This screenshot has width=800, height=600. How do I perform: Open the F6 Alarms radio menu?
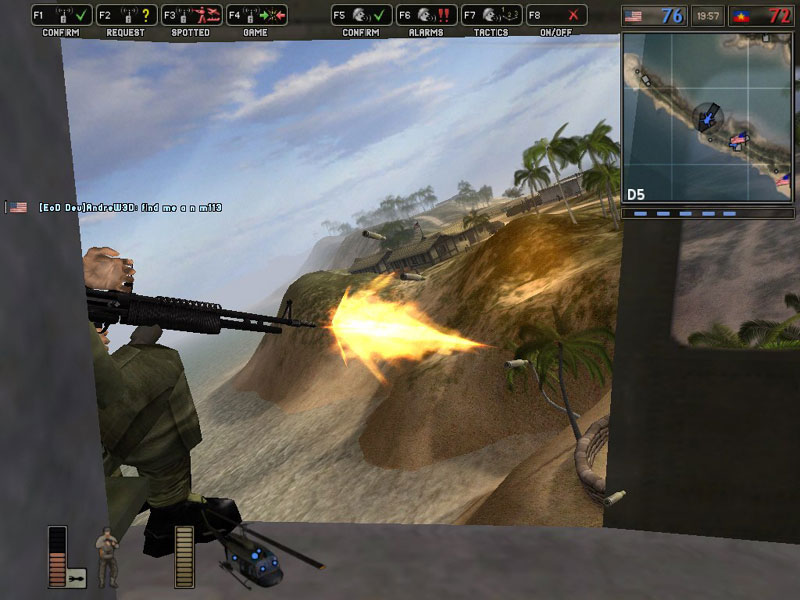[426, 16]
